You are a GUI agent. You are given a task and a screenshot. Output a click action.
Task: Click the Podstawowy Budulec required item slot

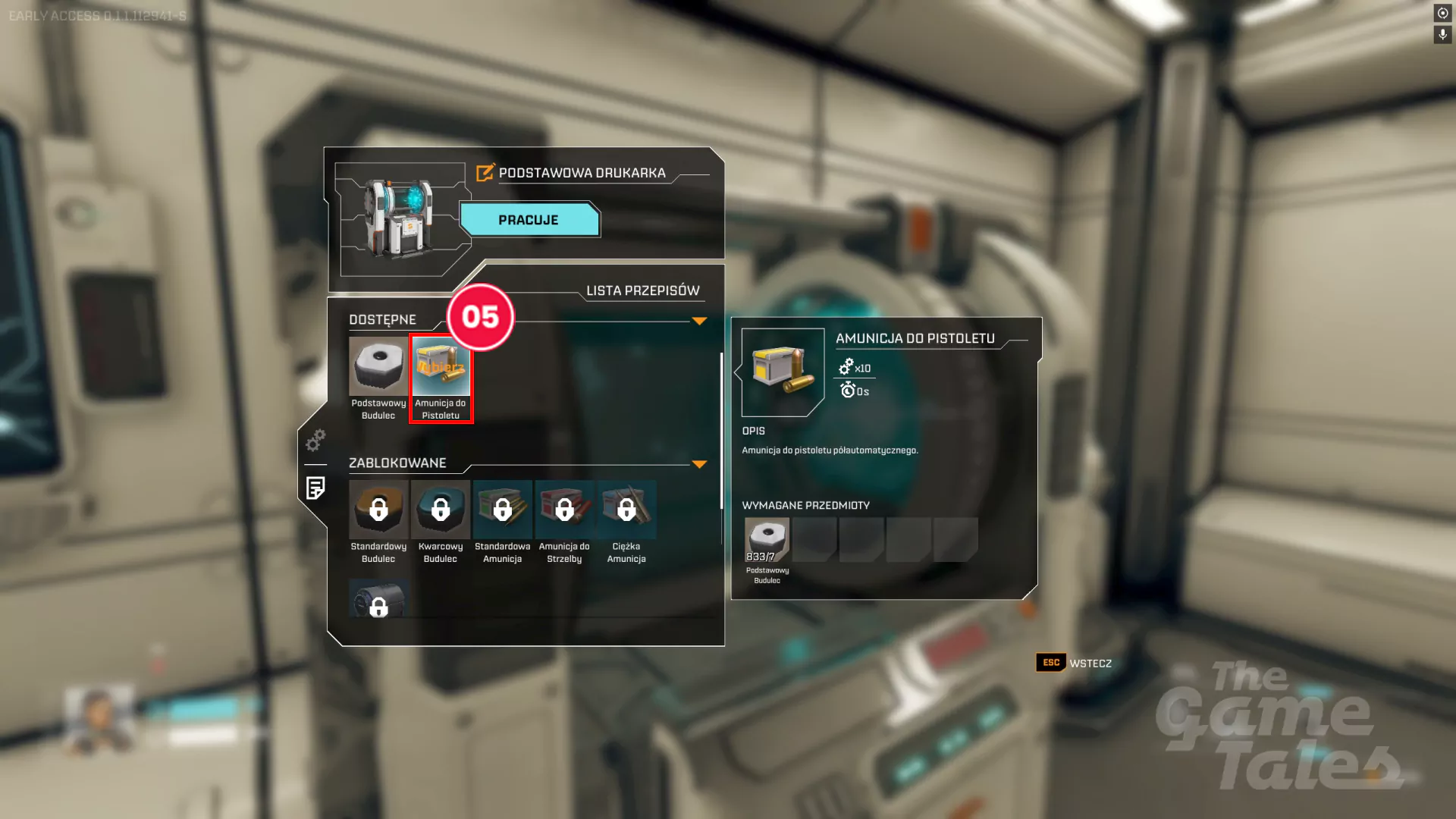point(767,540)
